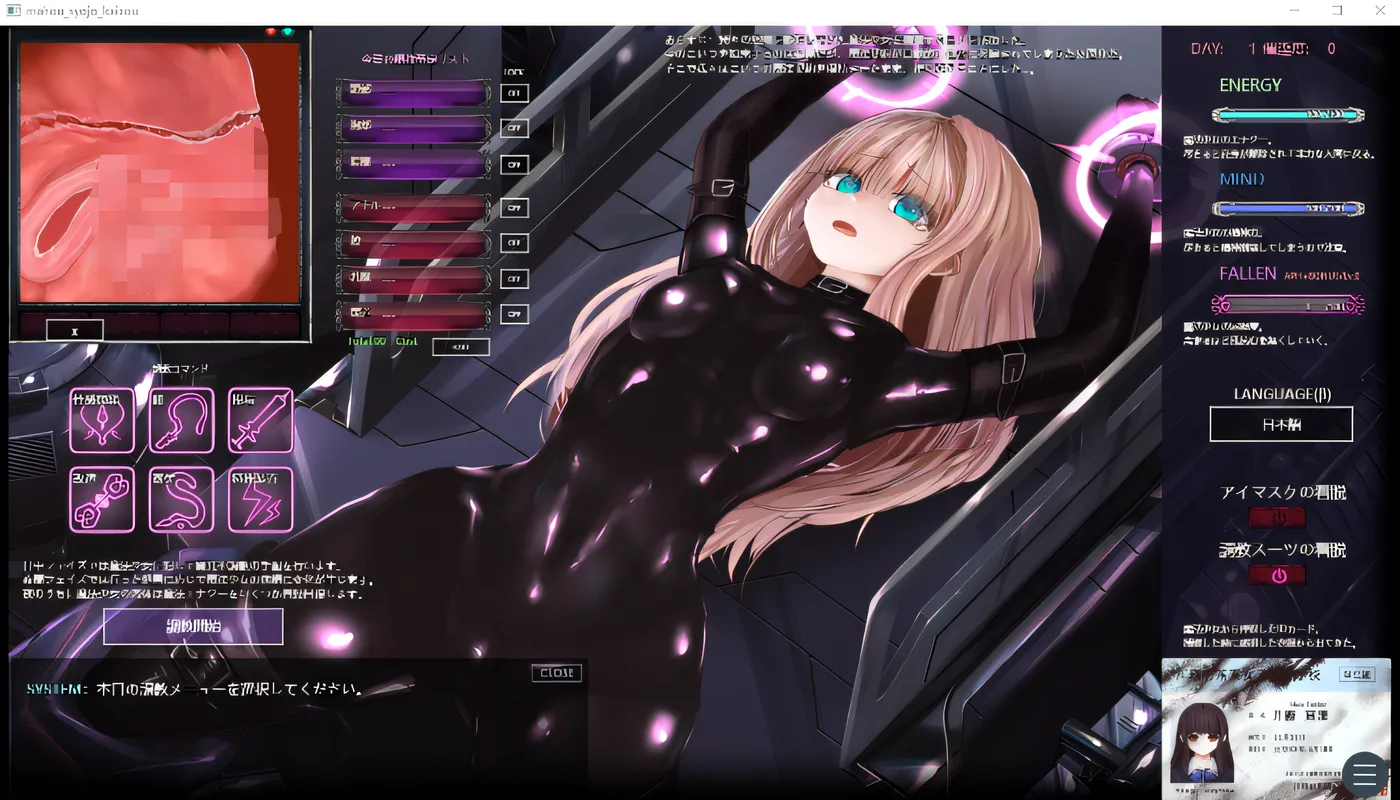Turn on the OFF toggle beside the top purple gauge
1400x800 pixels.
pos(514,92)
